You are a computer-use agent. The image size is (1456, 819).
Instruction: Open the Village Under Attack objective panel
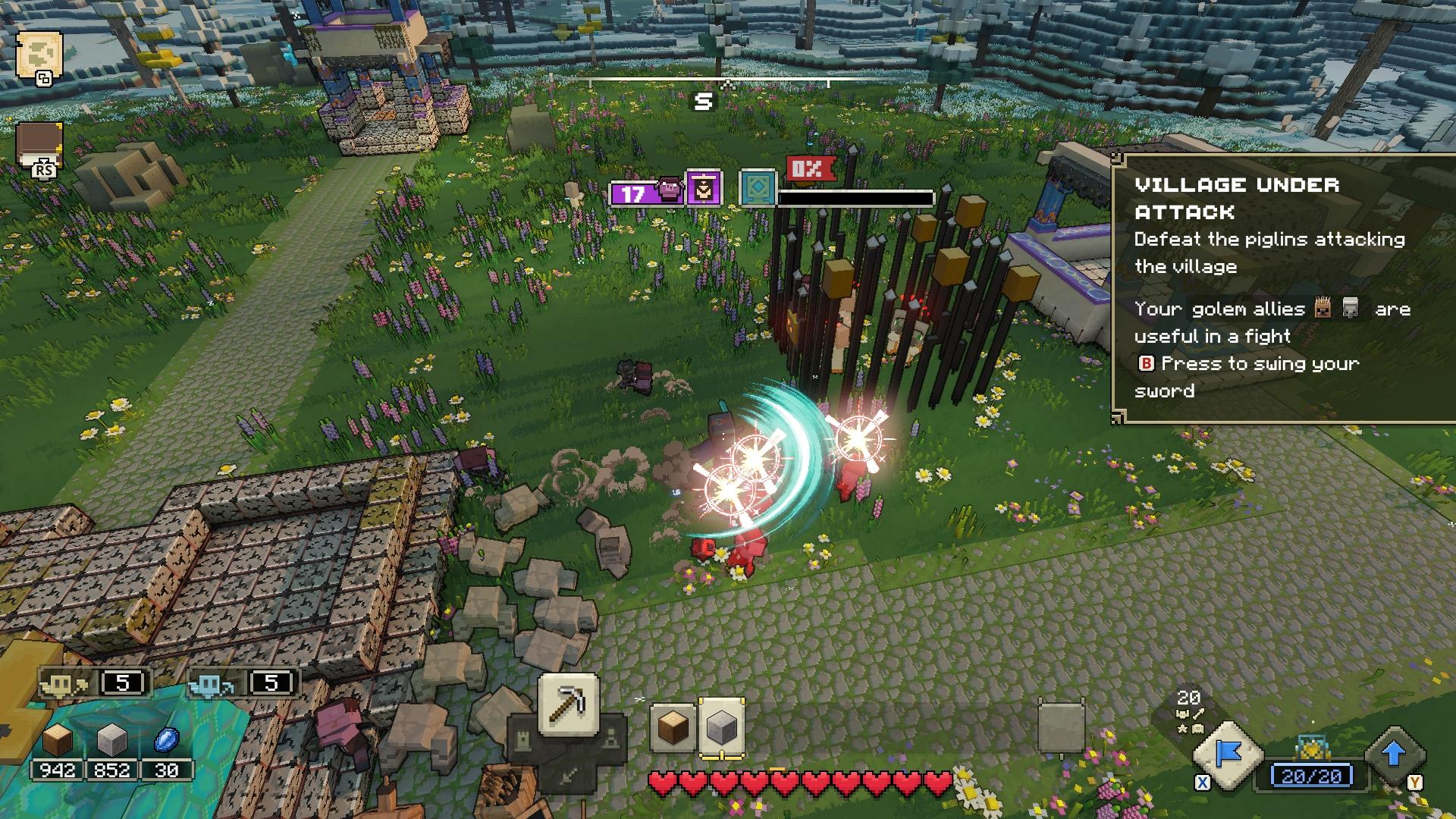point(1283,287)
